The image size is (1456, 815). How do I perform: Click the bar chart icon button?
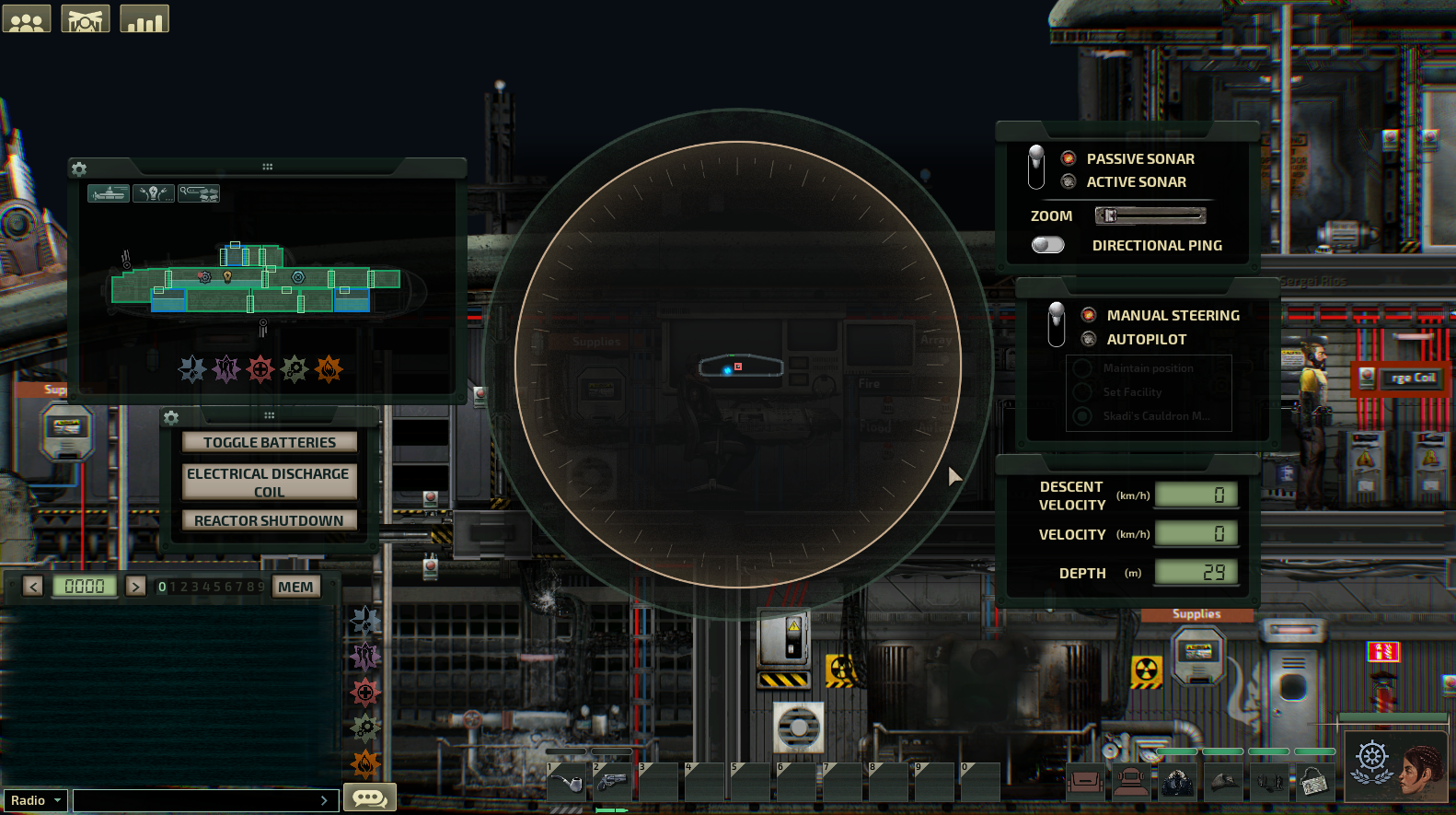tap(144, 19)
